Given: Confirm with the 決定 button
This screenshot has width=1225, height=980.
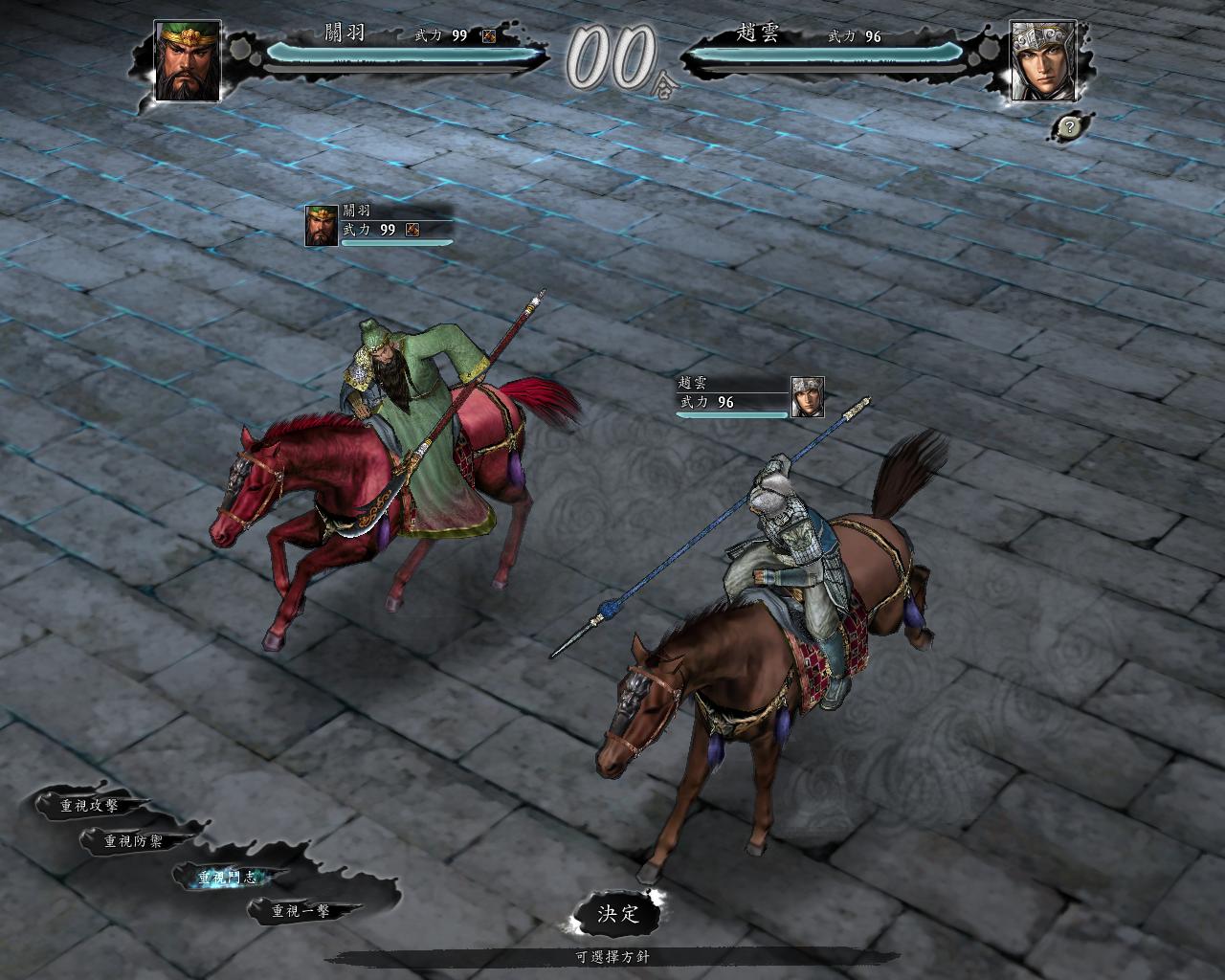Looking at the screenshot, I should point(617,913).
